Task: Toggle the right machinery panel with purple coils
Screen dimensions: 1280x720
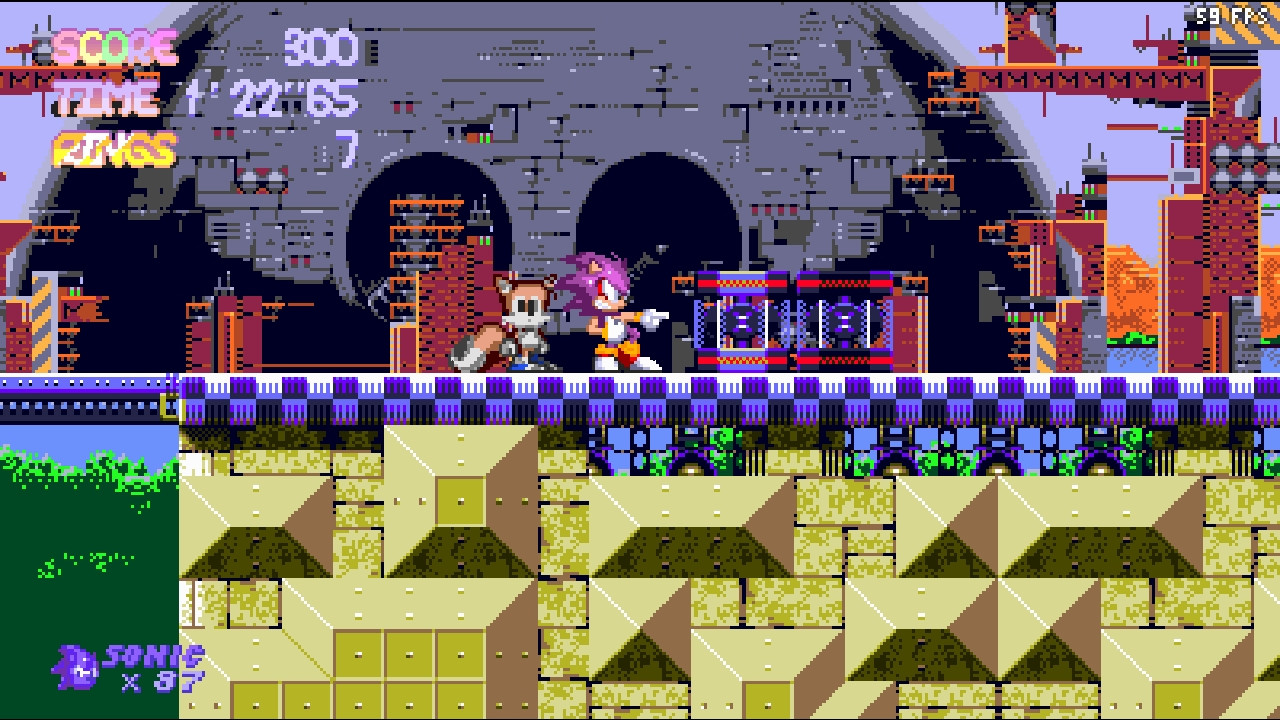Action: [845, 320]
